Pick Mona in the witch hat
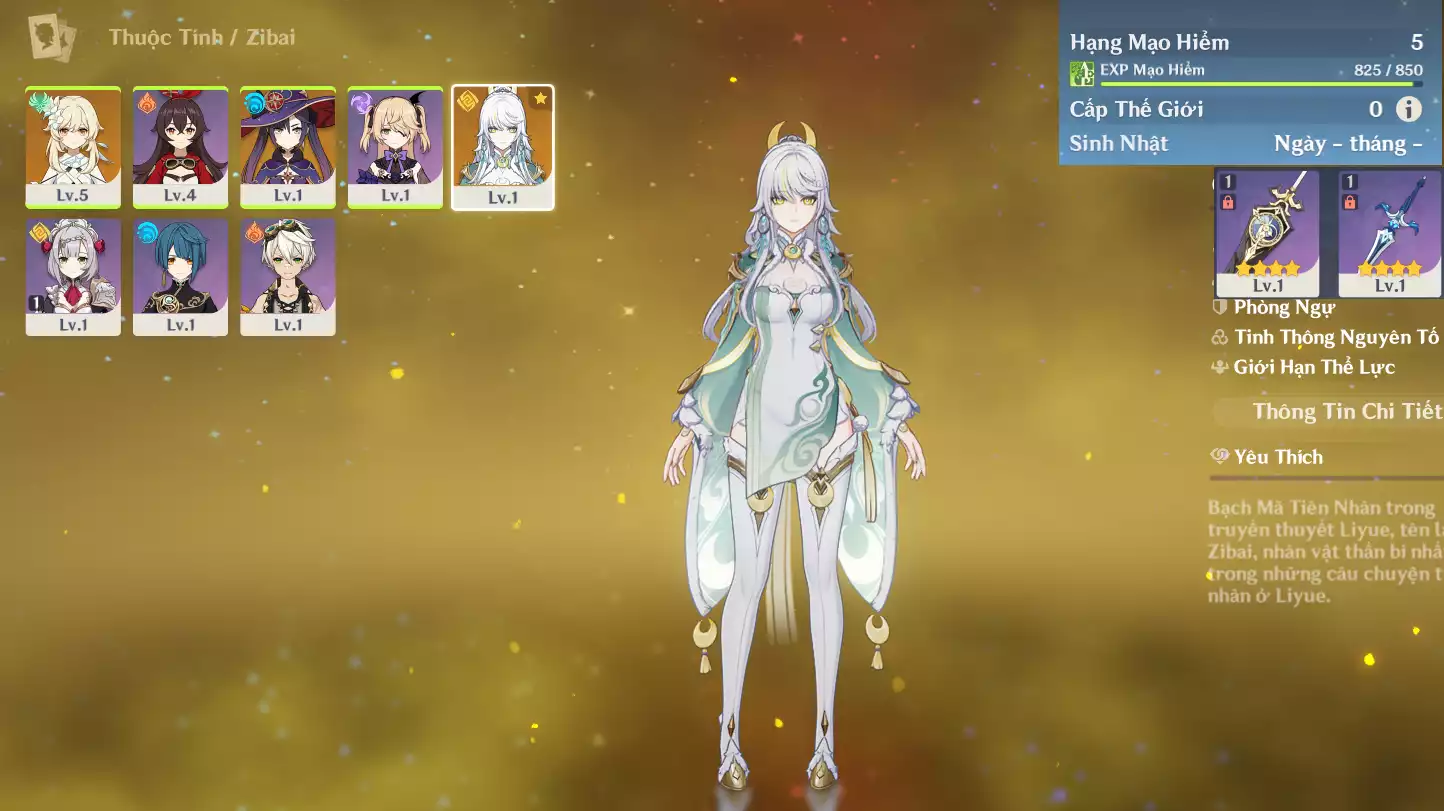 click(288, 147)
